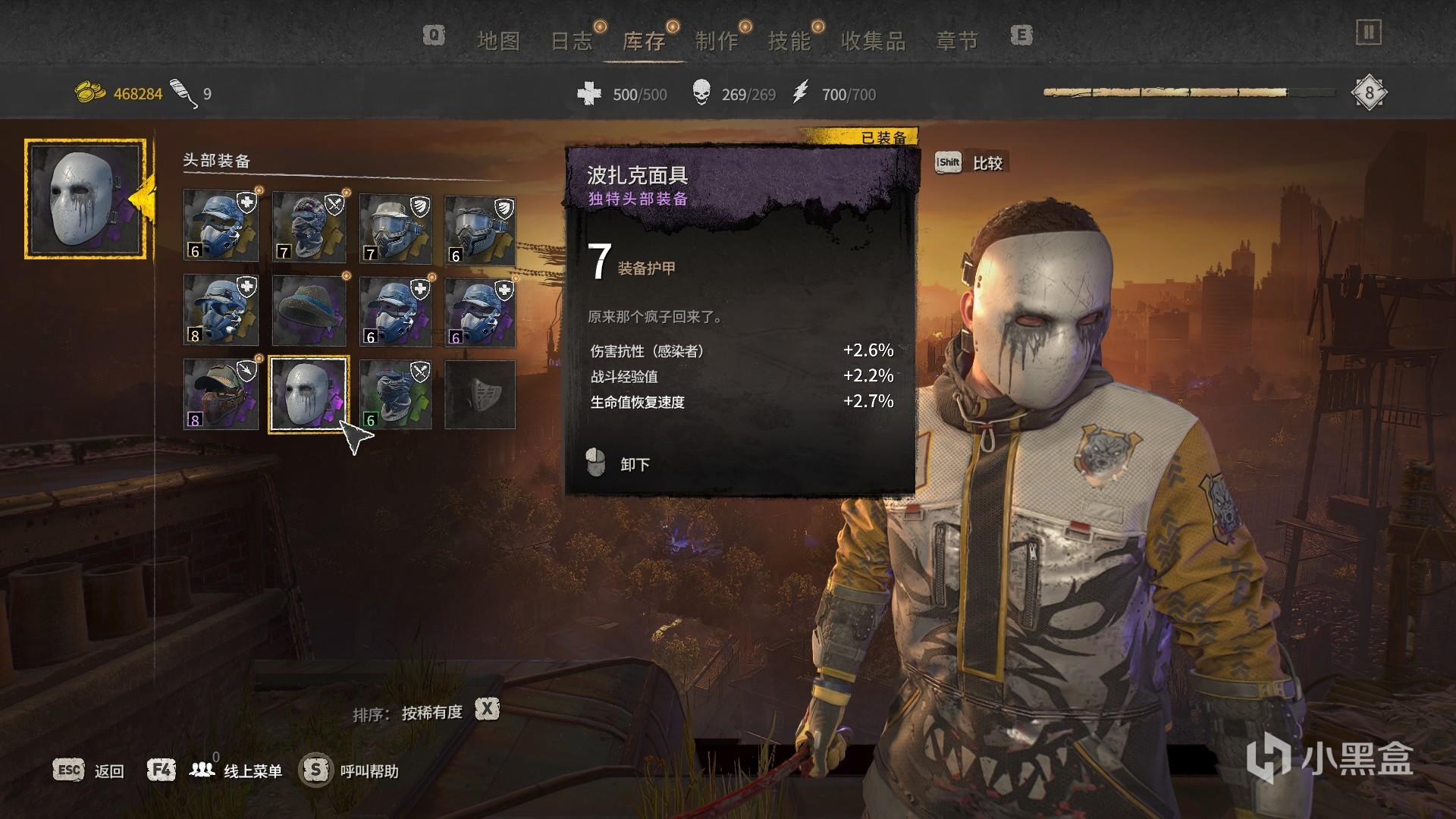This screenshot has height=819, width=1456.
Task: Pick the dark tactical helmet with goggles
Action: 479,227
